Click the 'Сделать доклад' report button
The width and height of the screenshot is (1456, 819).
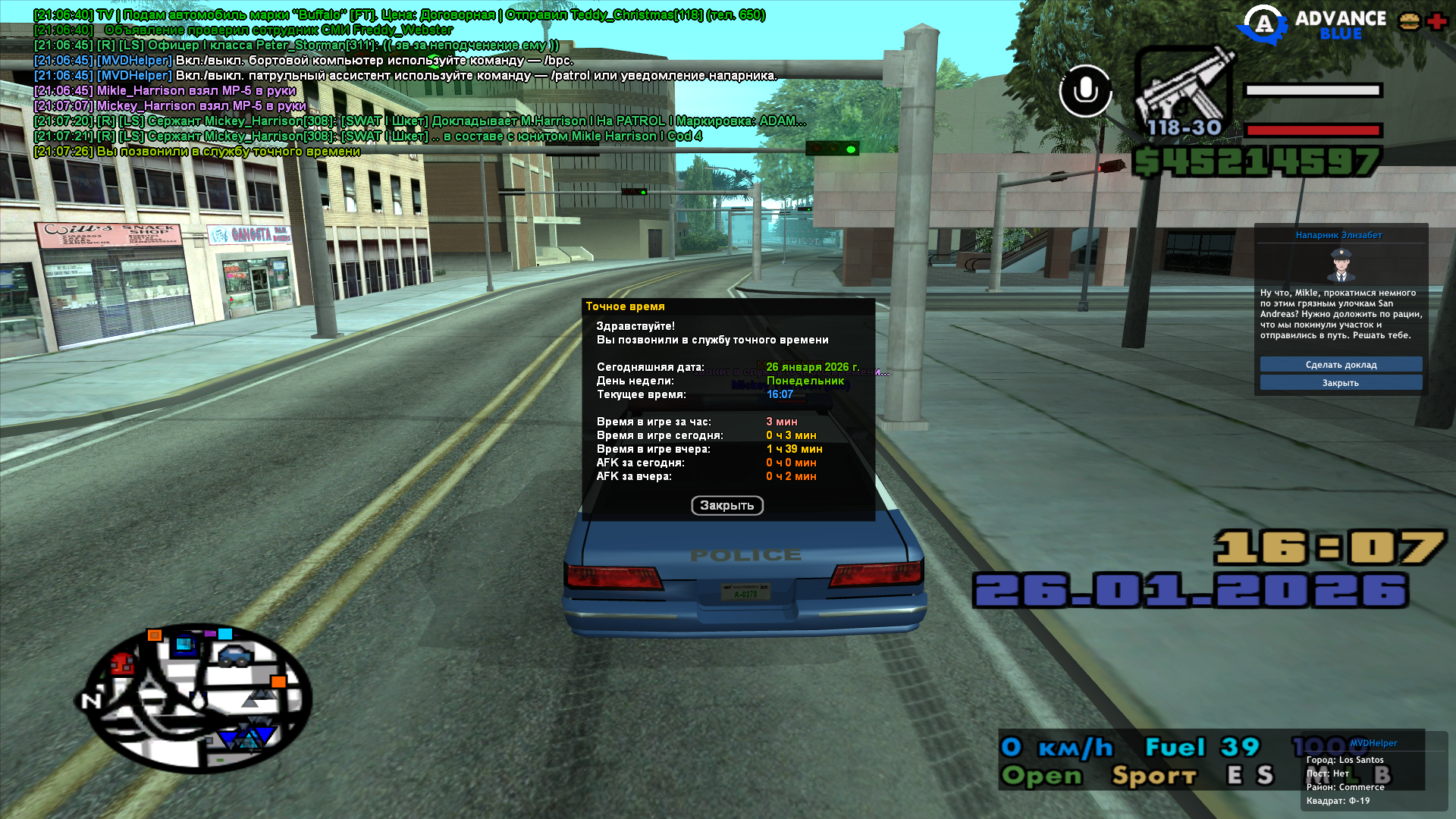click(1341, 365)
